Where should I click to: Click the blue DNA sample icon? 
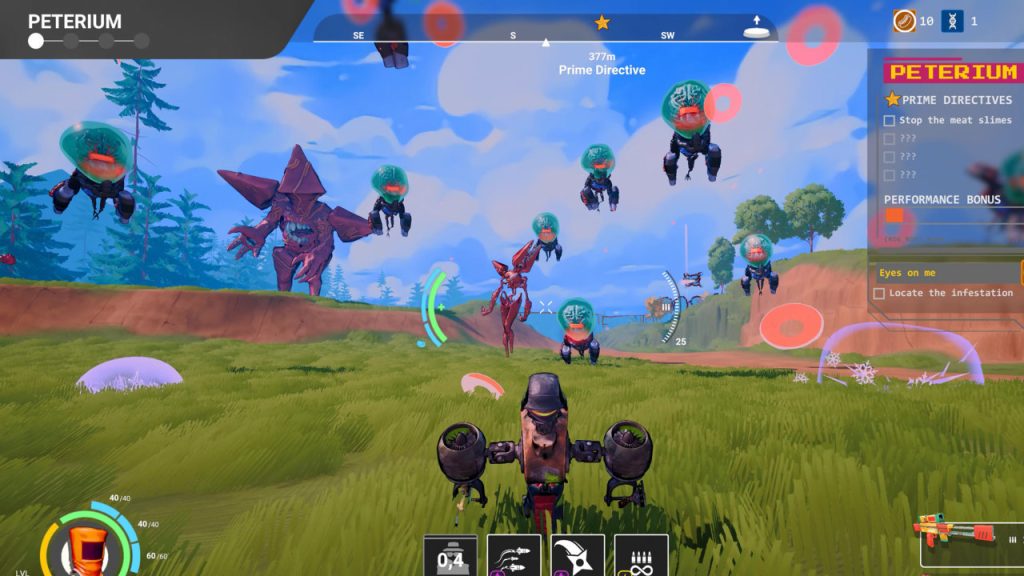click(x=952, y=21)
